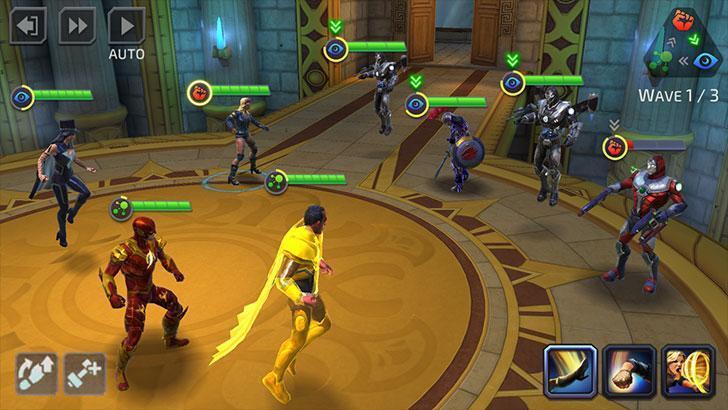The image size is (728, 410).
Task: Click the sparkle buff button
Action: [x=85, y=373]
